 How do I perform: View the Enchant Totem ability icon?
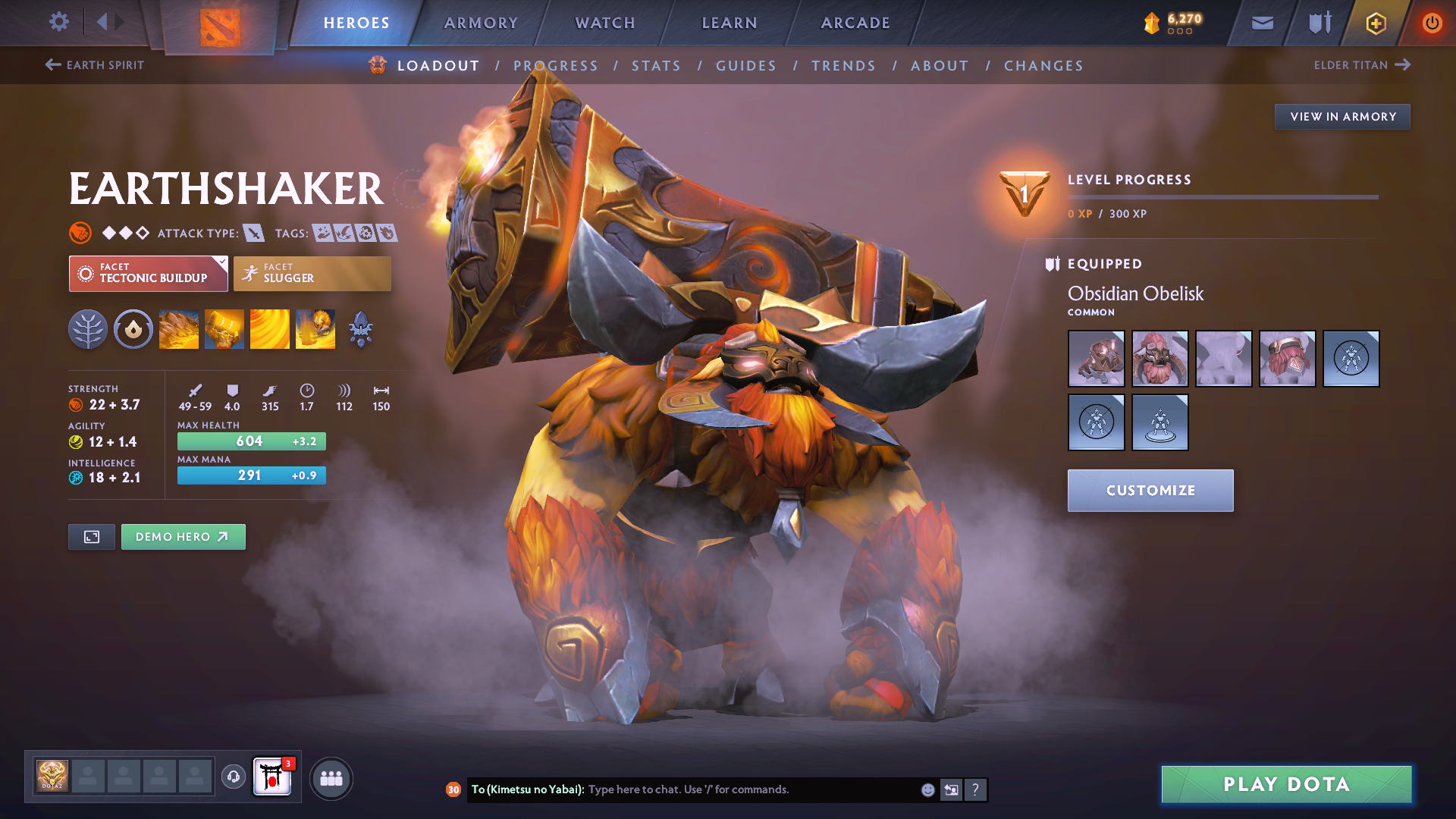[x=224, y=329]
